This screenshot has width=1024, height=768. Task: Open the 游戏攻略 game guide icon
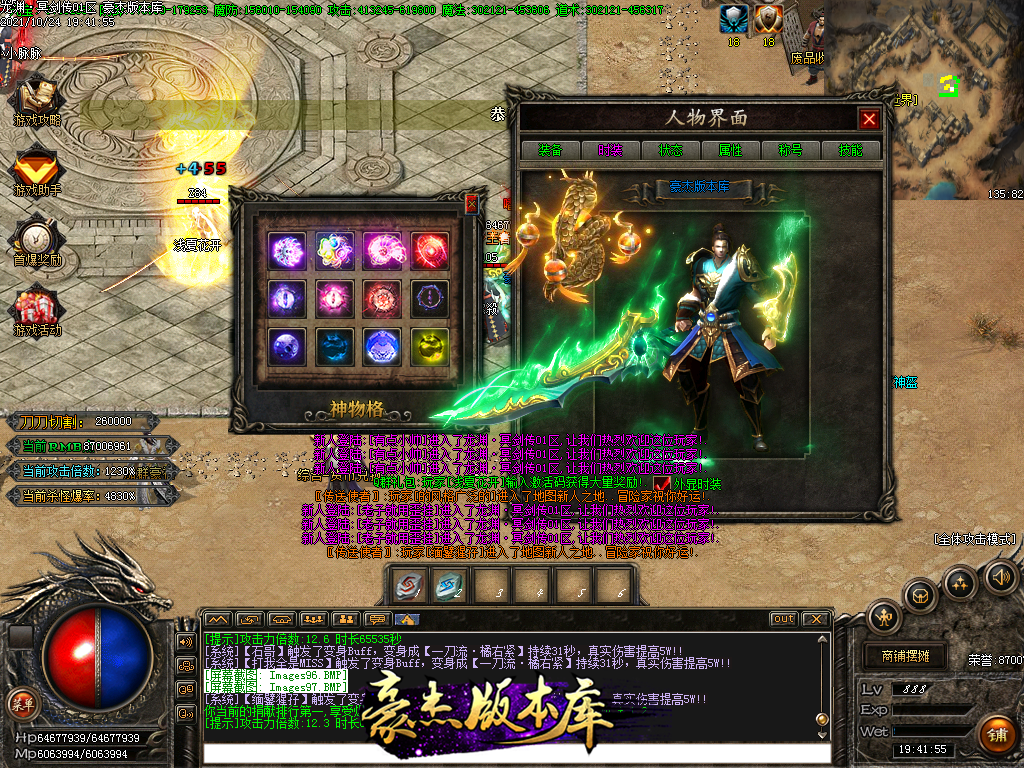click(x=37, y=98)
